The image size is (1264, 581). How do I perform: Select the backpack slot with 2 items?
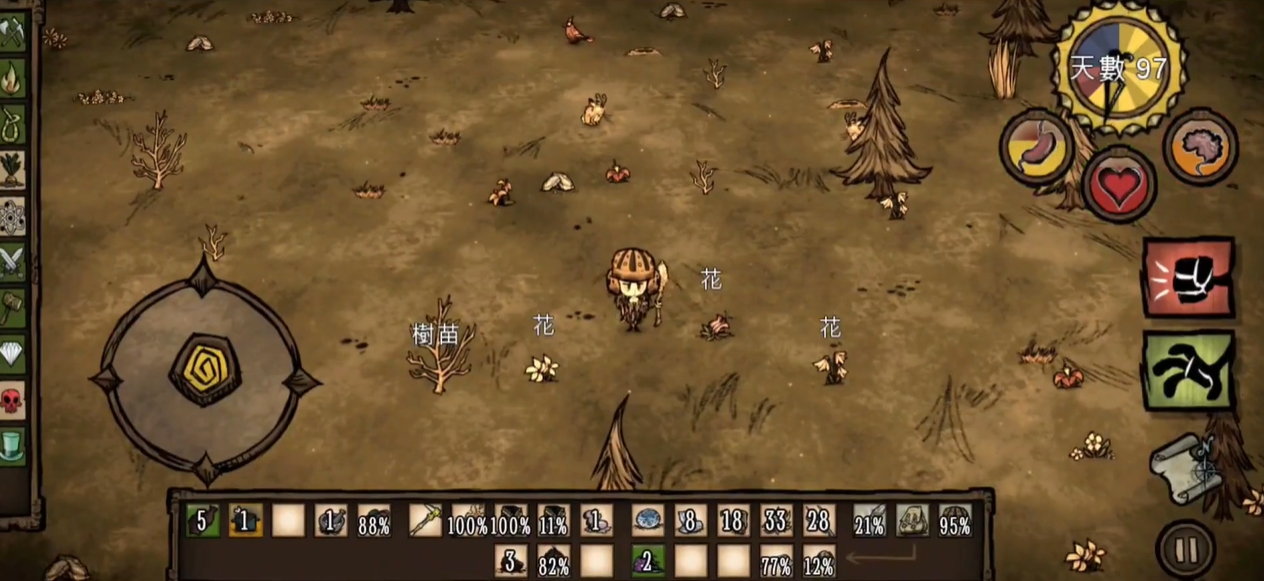click(x=648, y=560)
